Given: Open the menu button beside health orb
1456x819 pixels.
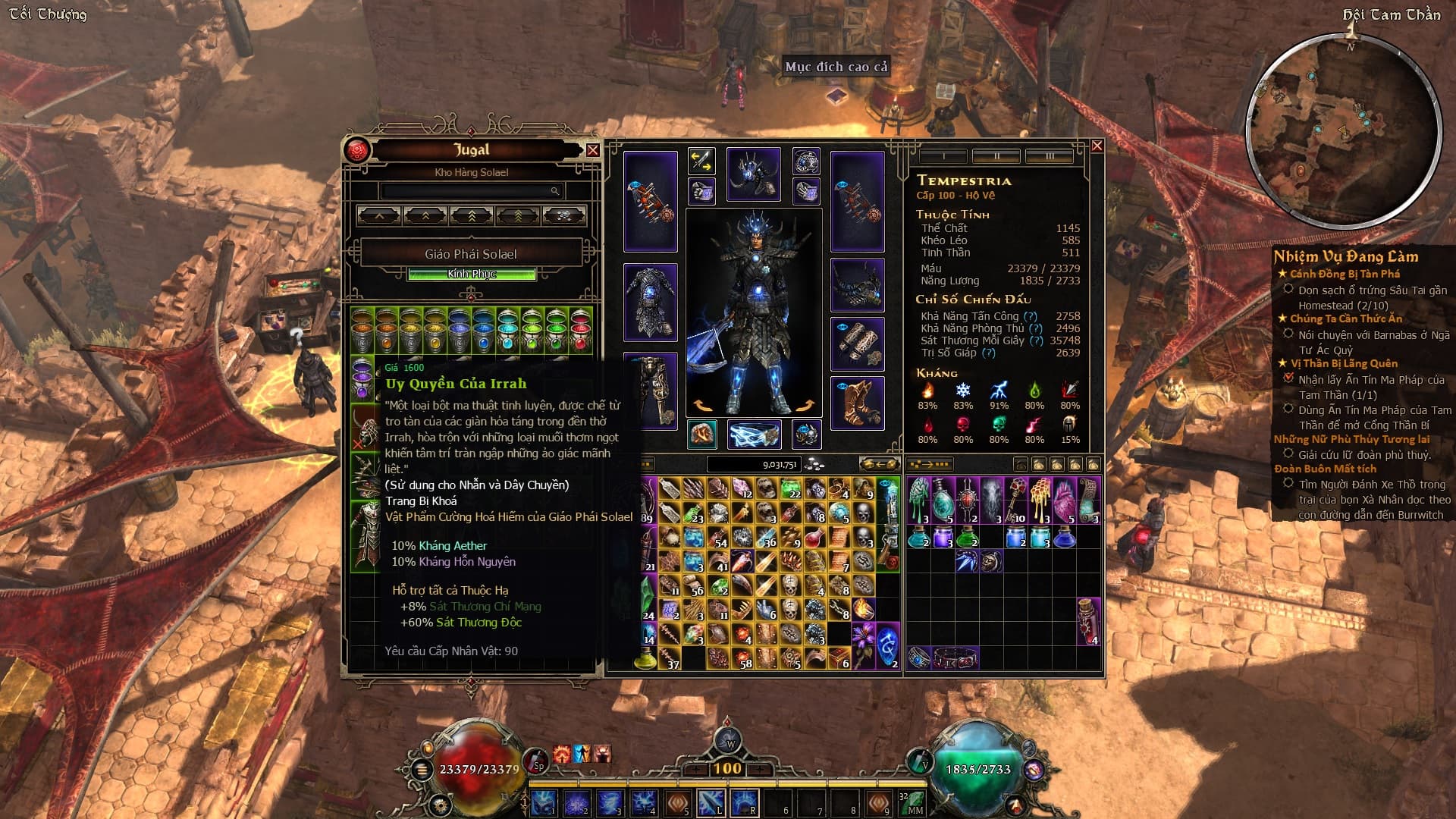Looking at the screenshot, I should point(422,769).
